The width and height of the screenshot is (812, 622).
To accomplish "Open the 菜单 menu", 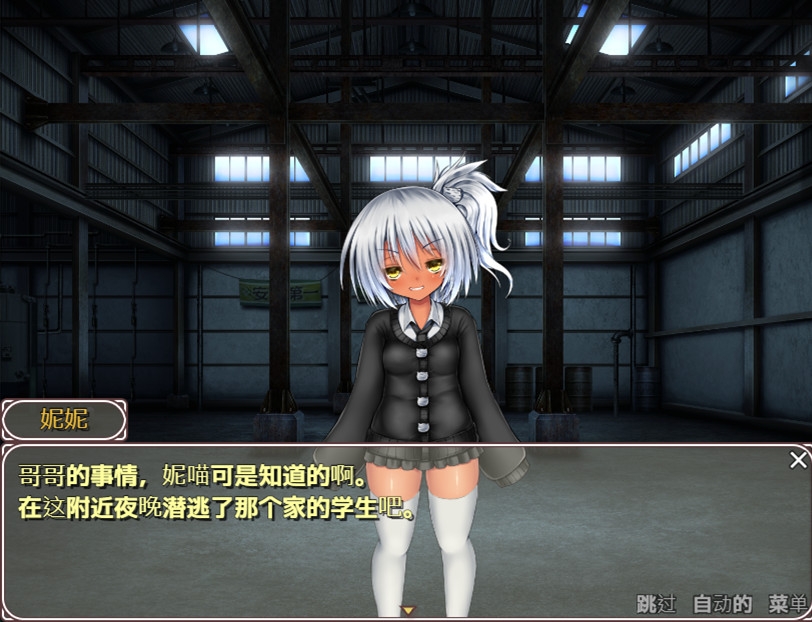I will tap(787, 603).
